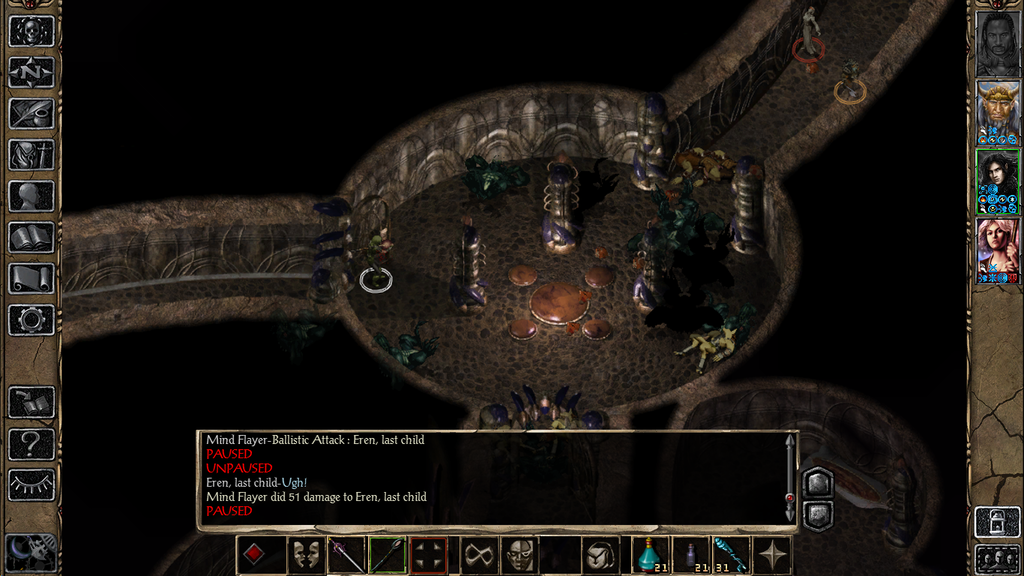Select the teal potion quick item
The height and width of the screenshot is (576, 1024).
pos(650,555)
